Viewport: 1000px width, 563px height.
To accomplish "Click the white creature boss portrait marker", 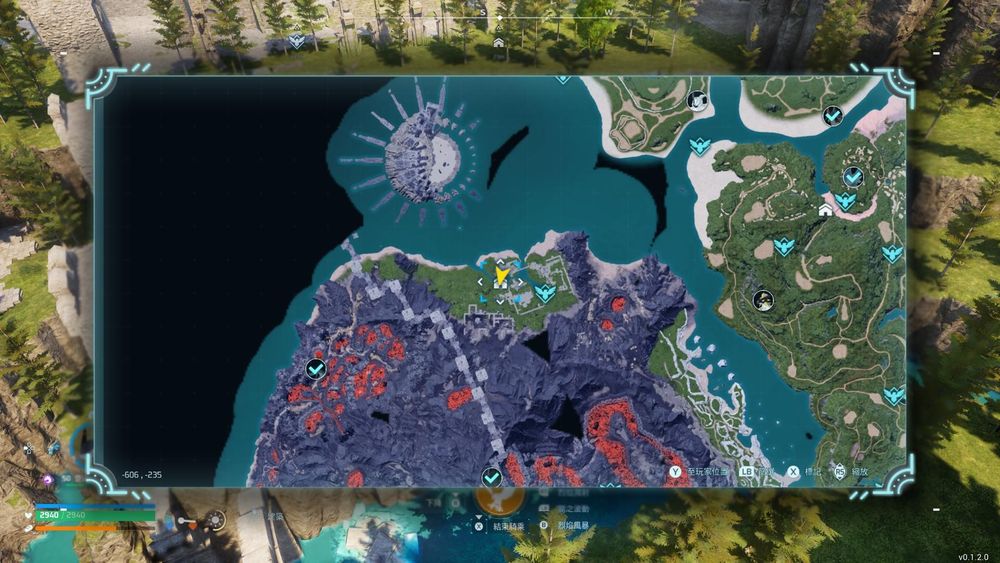I will click(697, 100).
